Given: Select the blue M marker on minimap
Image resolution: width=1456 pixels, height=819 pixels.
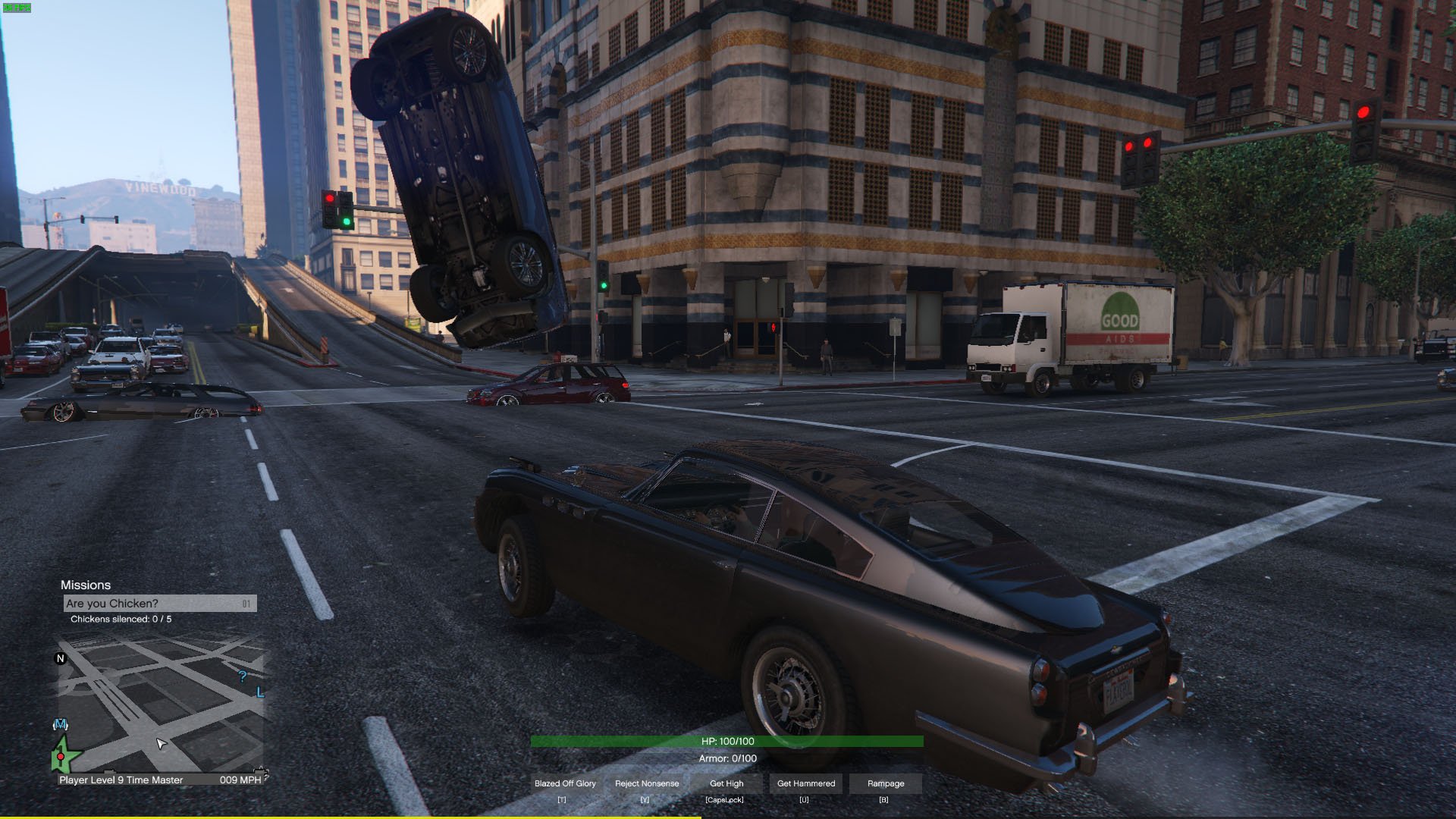Looking at the screenshot, I should pos(61,725).
